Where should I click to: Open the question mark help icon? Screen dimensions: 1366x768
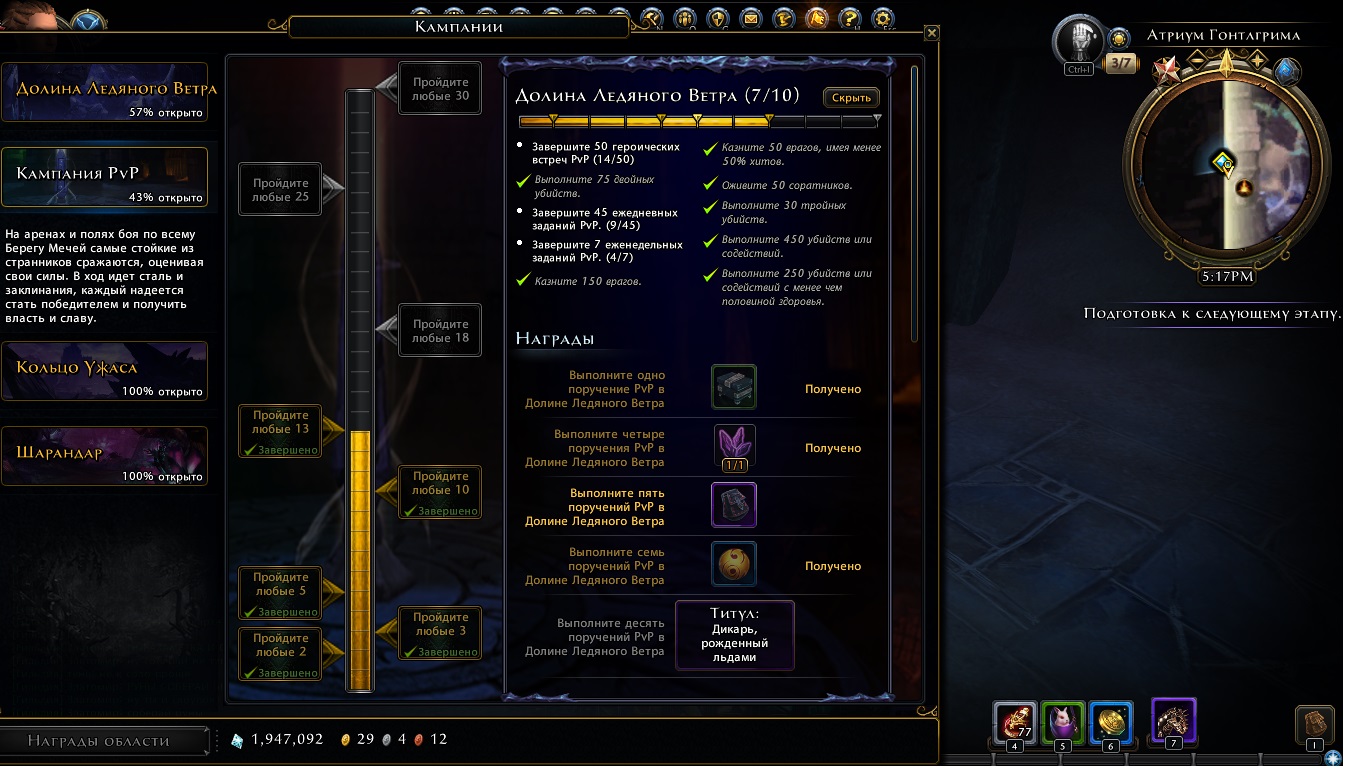click(849, 18)
